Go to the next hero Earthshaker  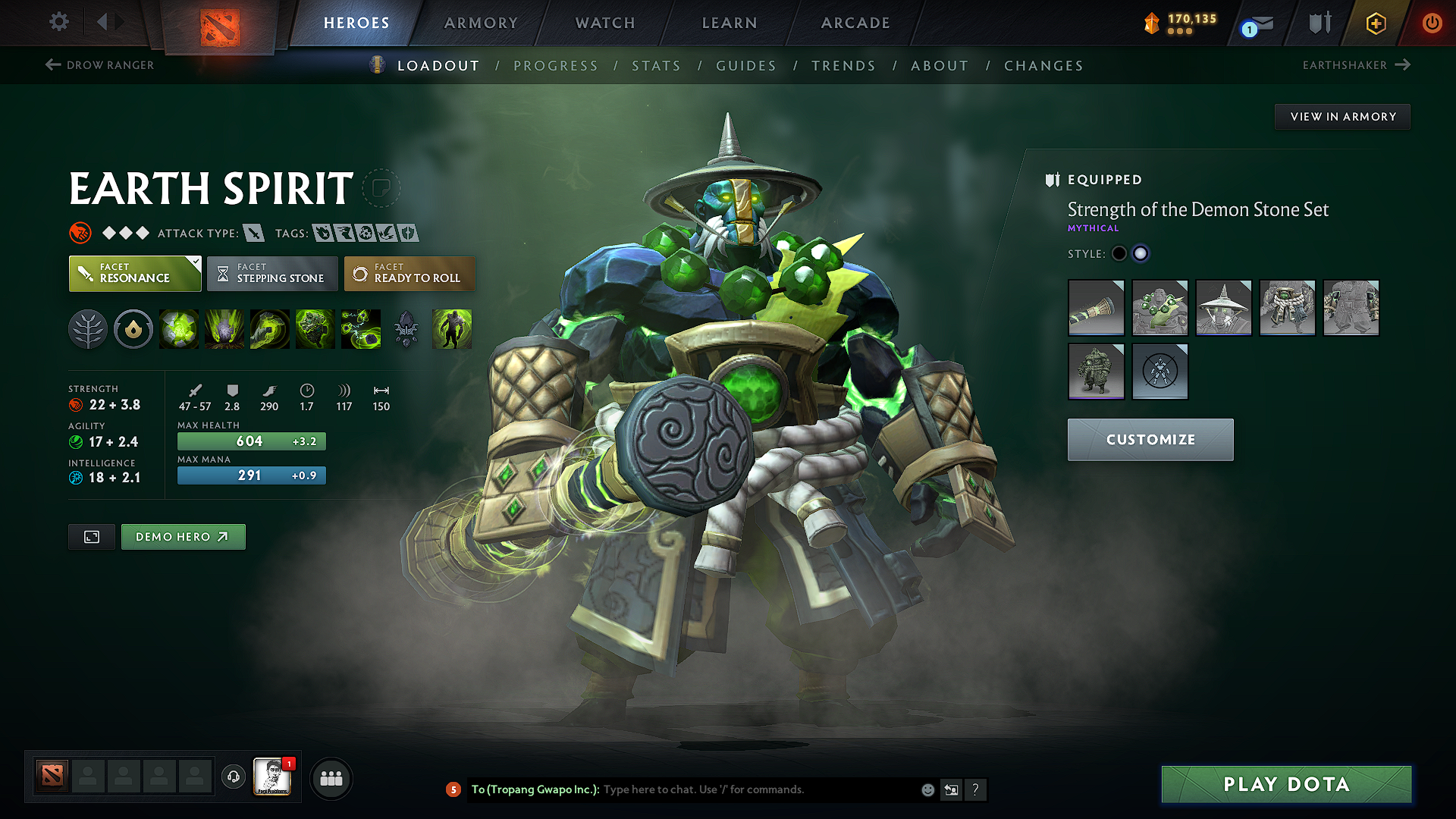coord(1357,65)
